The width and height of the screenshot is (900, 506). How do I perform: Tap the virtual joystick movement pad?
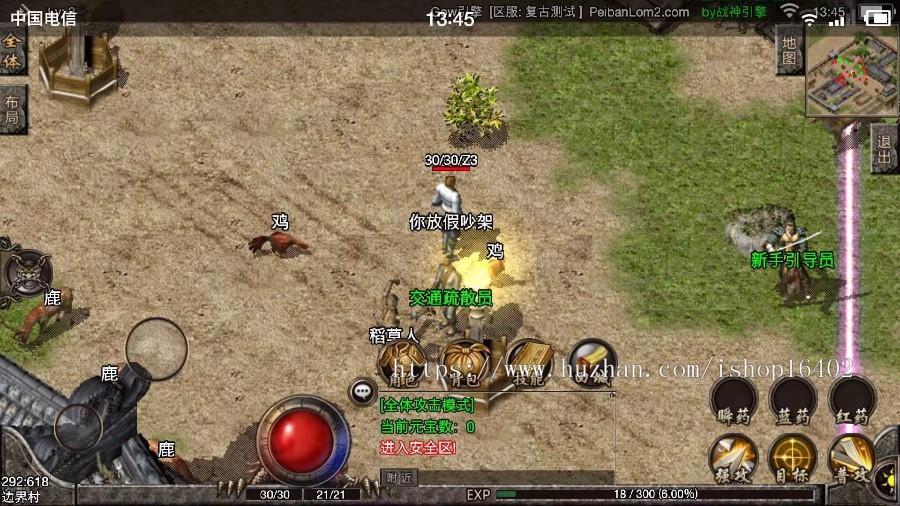[157, 348]
